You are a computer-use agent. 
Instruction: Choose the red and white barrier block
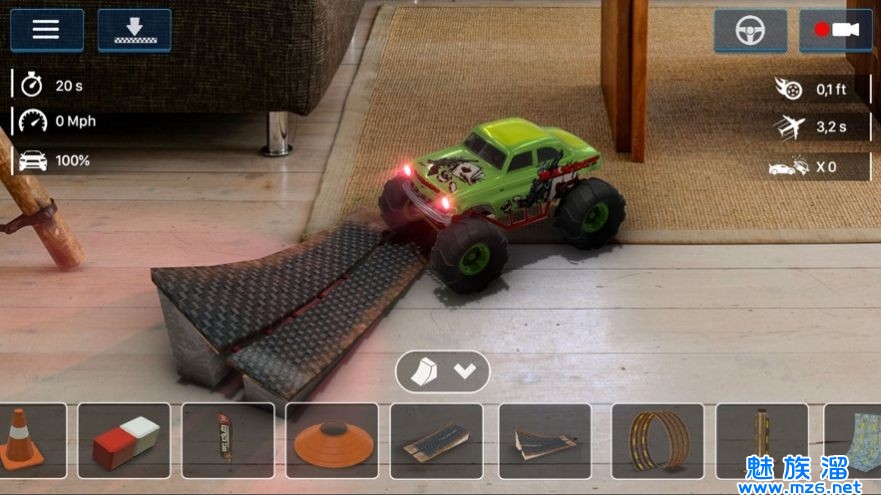124,440
